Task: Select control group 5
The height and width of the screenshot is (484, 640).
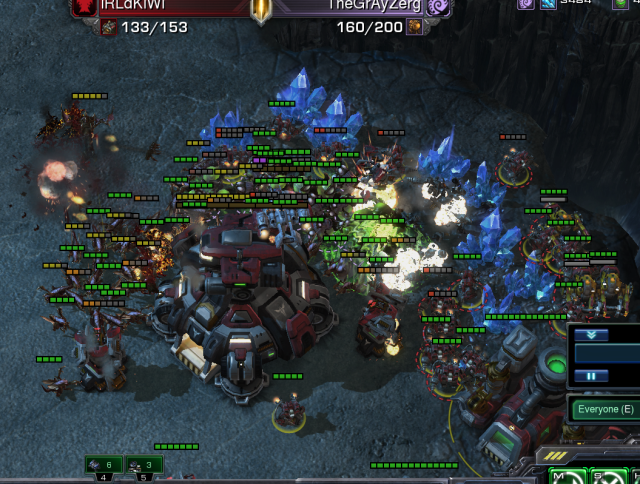Action: coord(145,465)
